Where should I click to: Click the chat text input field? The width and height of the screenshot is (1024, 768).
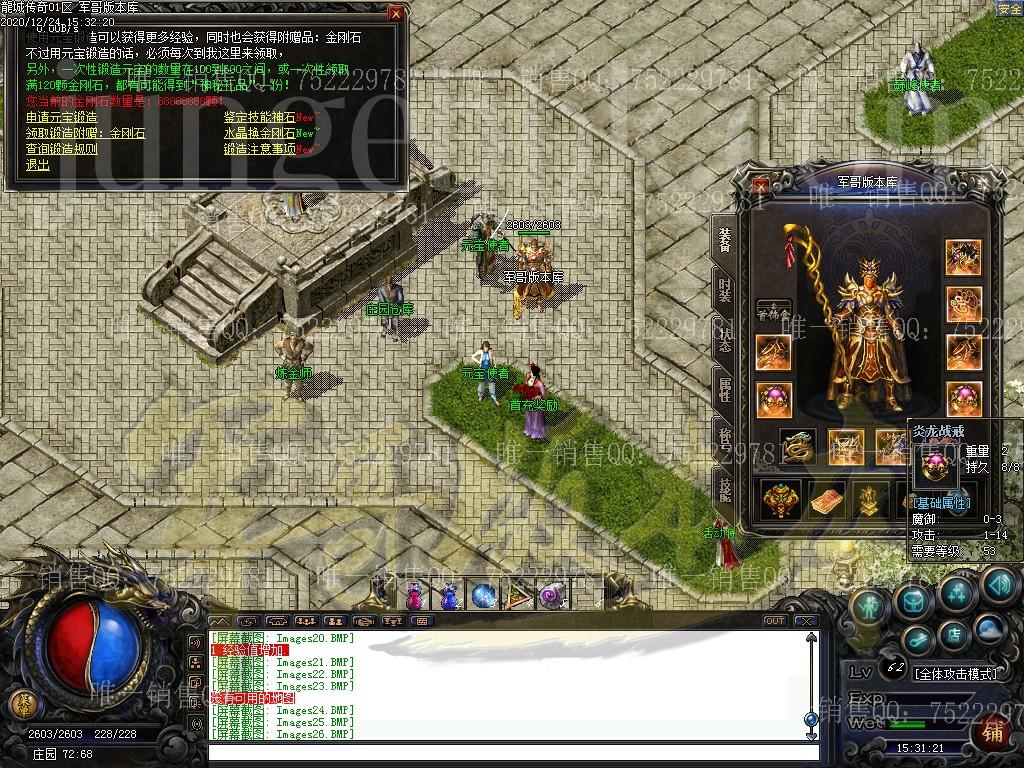click(500, 750)
